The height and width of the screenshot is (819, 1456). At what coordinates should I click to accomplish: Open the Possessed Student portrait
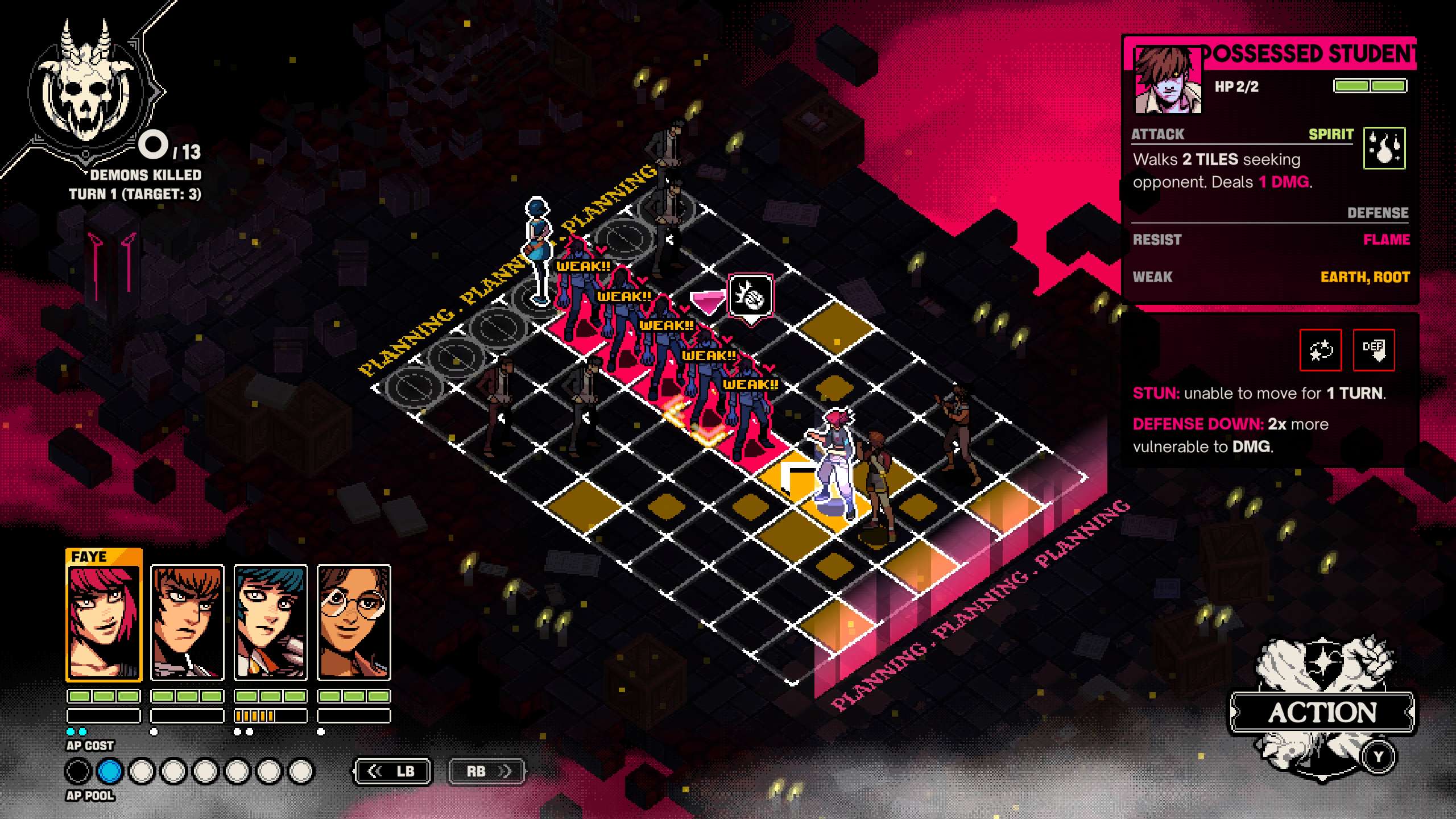point(1167,81)
